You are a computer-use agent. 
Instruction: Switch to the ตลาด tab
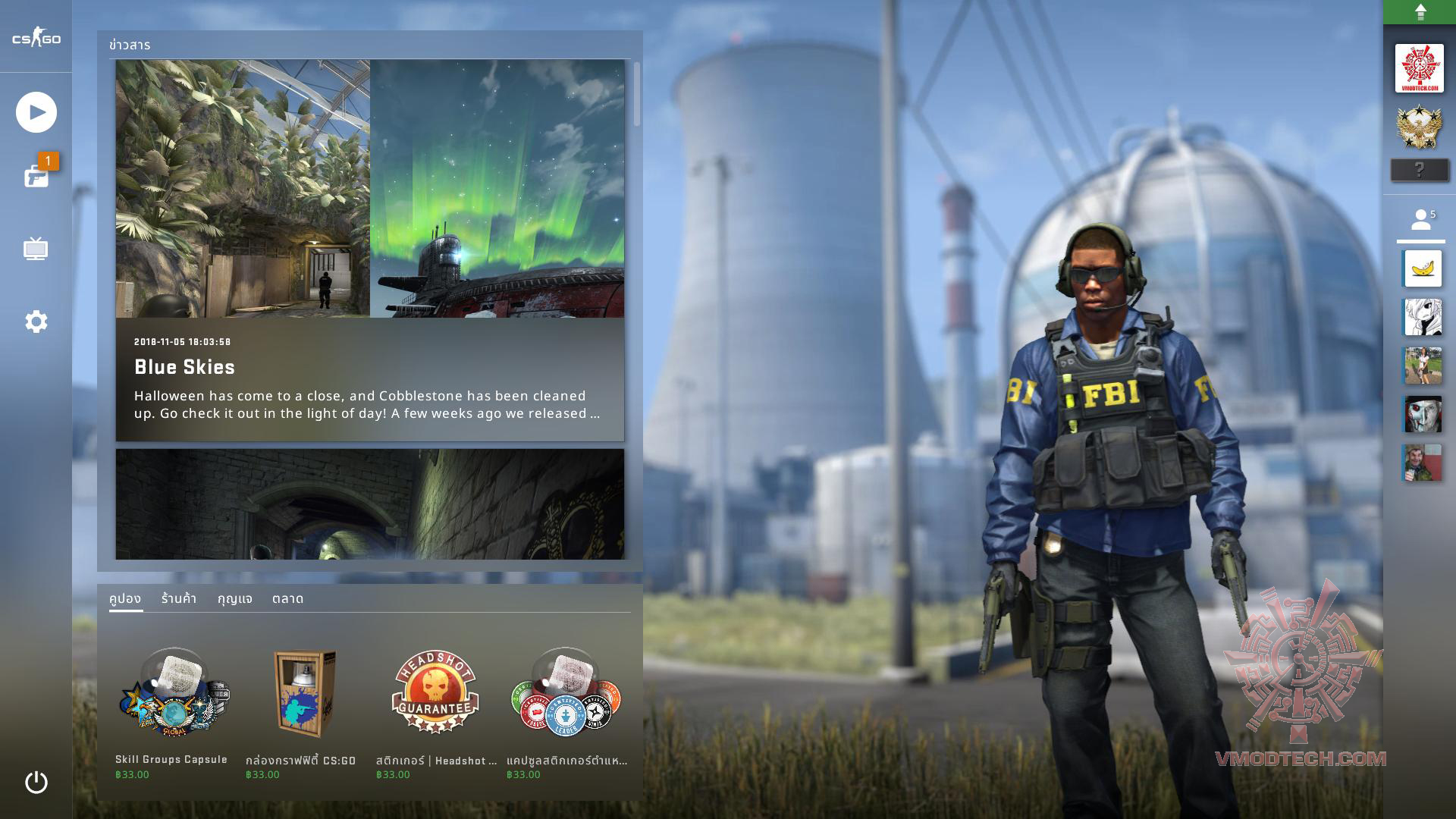[287, 598]
